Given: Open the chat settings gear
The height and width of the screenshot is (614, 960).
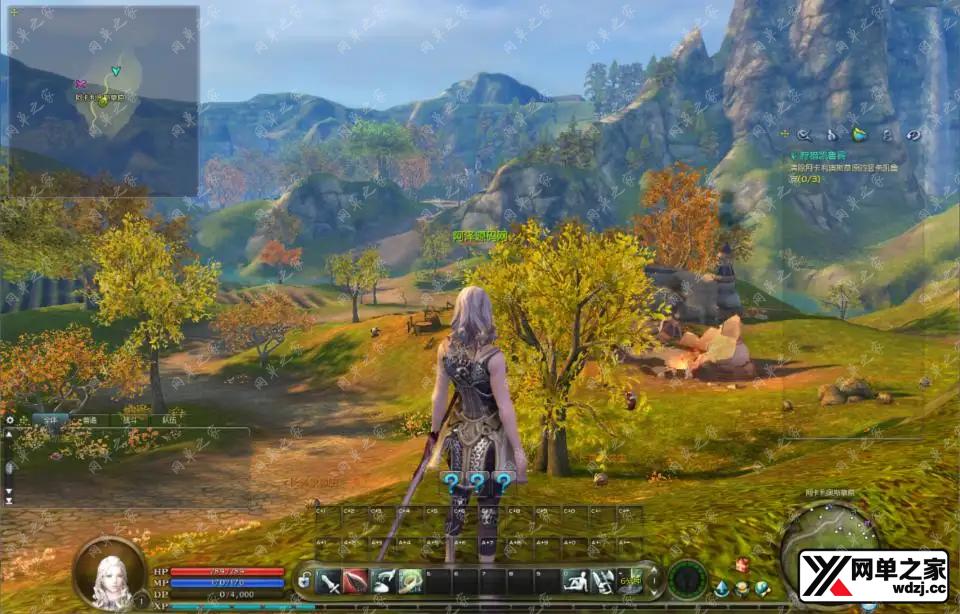Looking at the screenshot, I should [x=10, y=420].
